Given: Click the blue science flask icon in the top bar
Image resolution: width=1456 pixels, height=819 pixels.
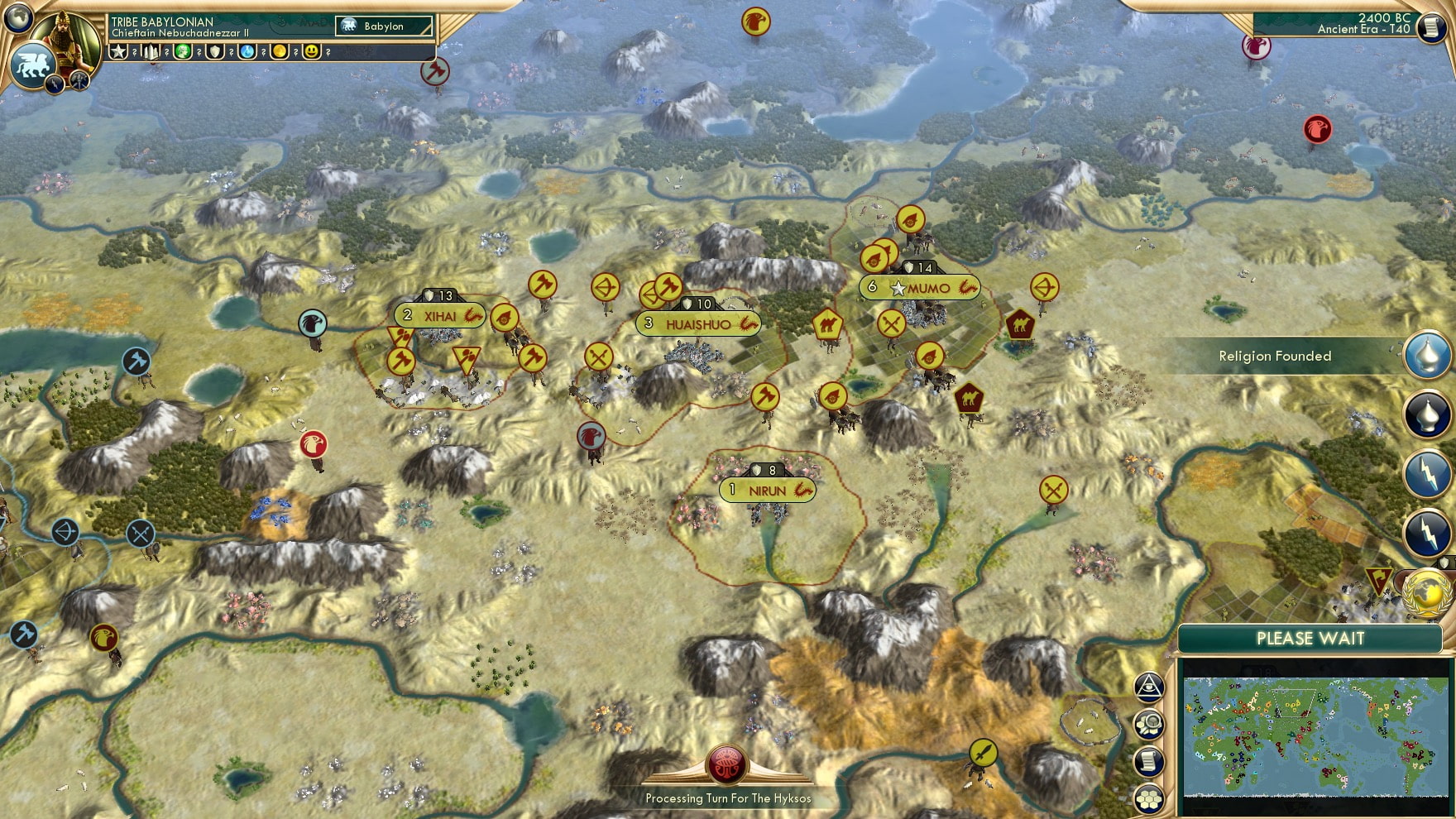Looking at the screenshot, I should 247,51.
